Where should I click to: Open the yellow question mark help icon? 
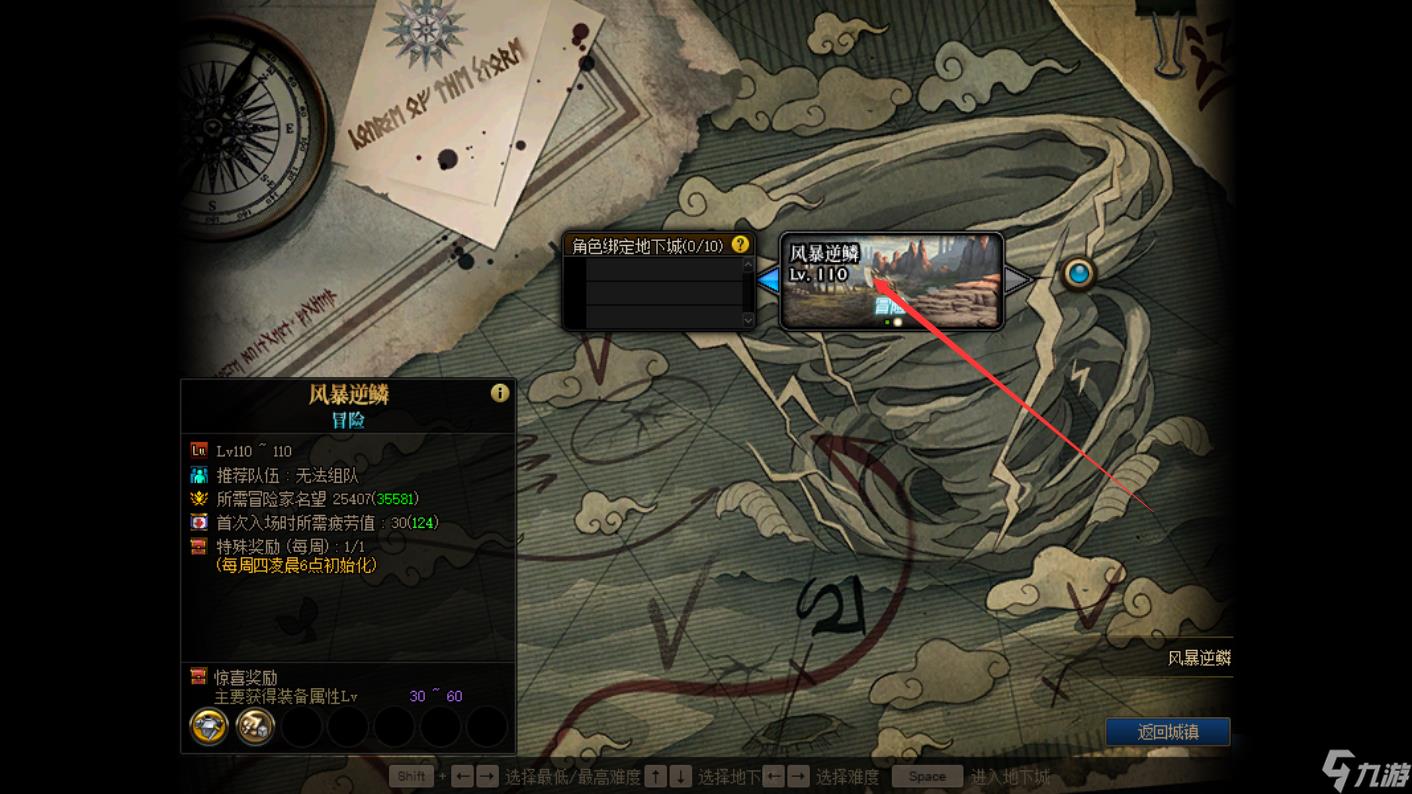[740, 245]
